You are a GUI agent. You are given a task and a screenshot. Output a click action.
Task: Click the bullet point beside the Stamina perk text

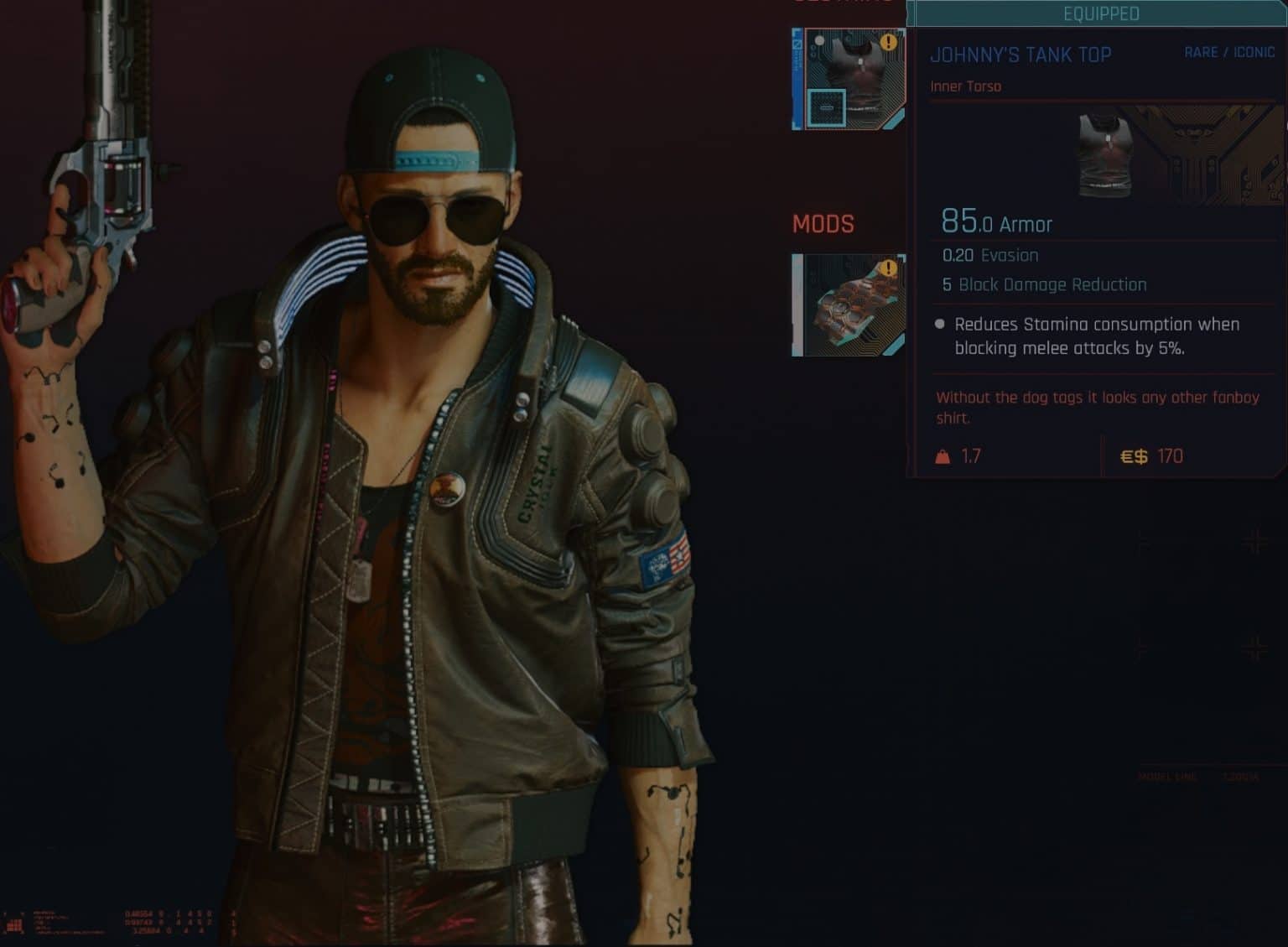point(940,325)
